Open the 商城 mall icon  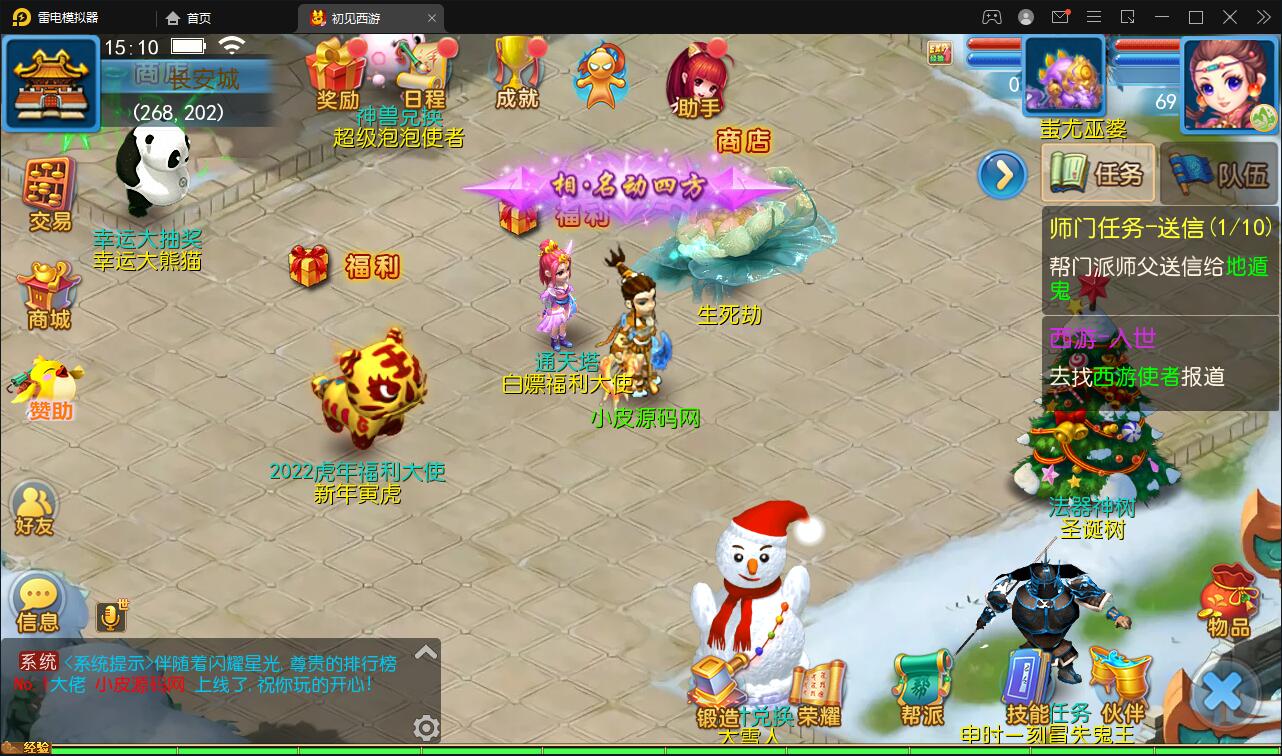click(x=49, y=294)
